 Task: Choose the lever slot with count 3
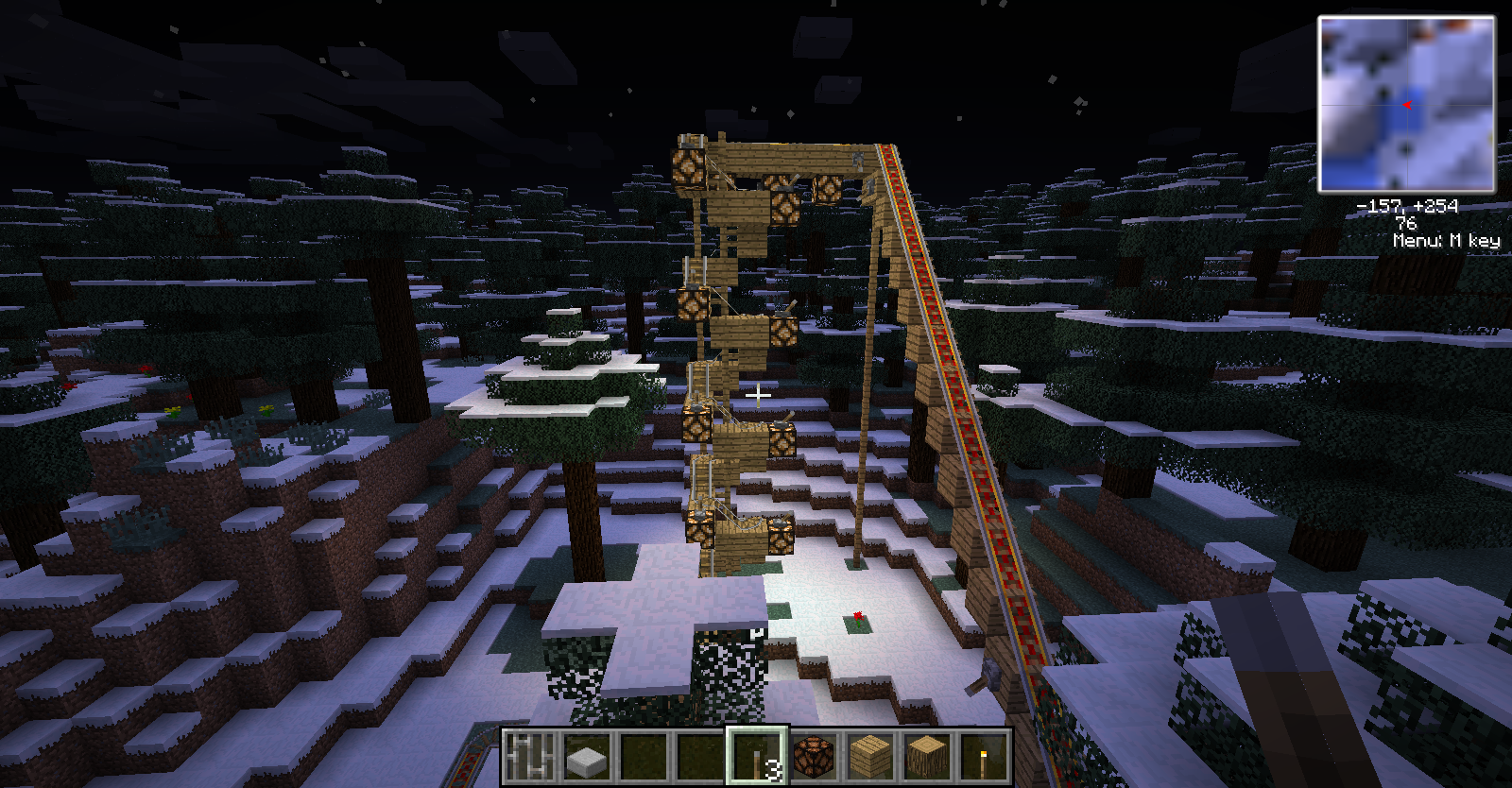coord(757,757)
